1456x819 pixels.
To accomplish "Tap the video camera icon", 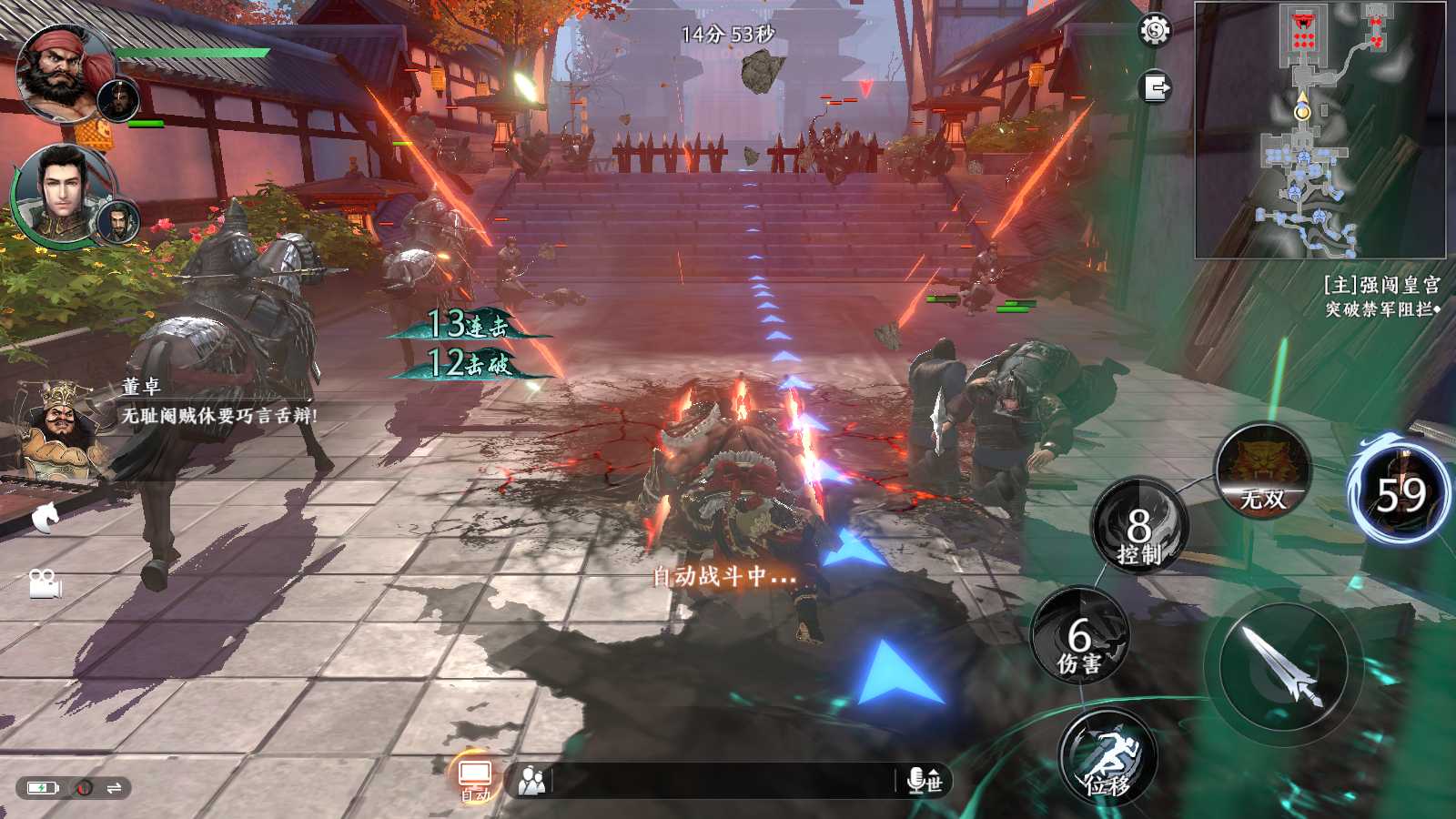I will tap(45, 582).
